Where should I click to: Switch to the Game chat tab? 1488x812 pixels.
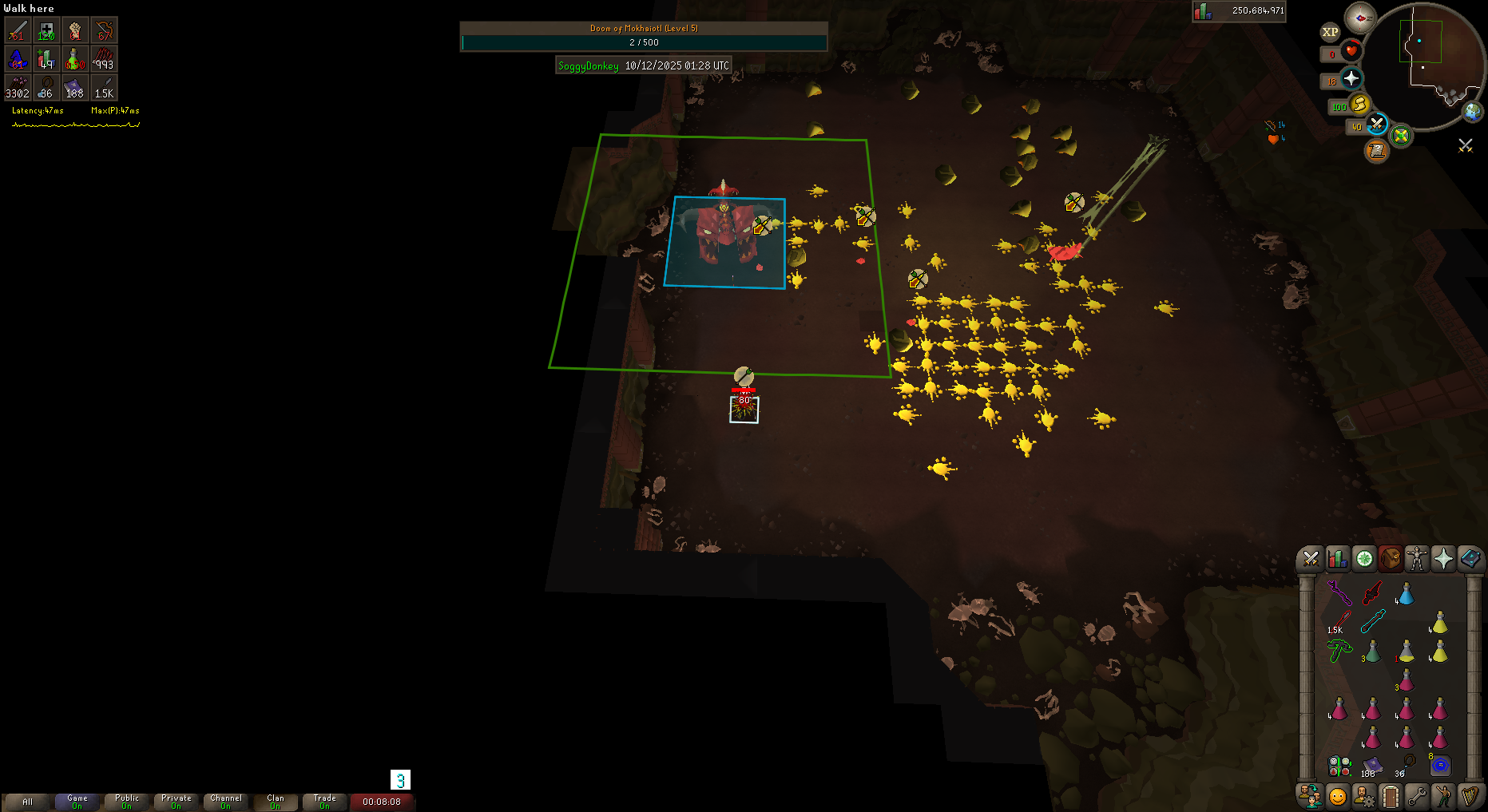pos(77,802)
